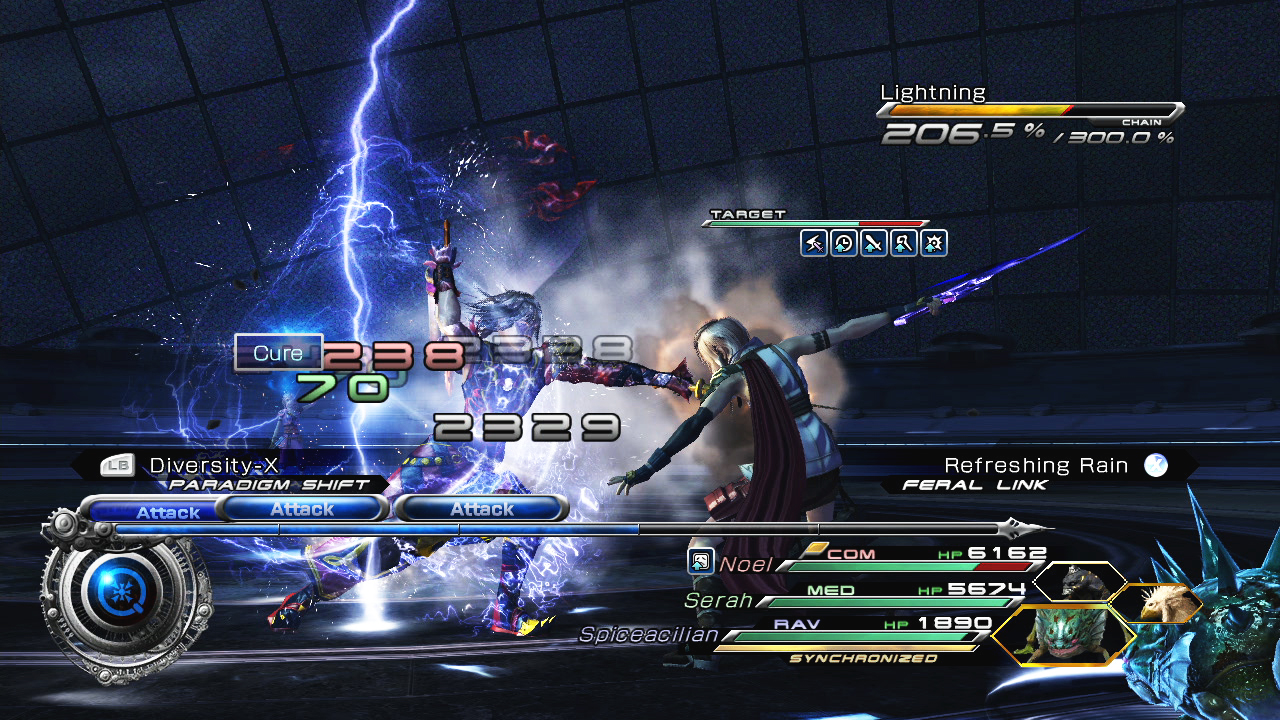1280x720 pixels.
Task: Click the clock Haste status icon
Action: tap(844, 243)
